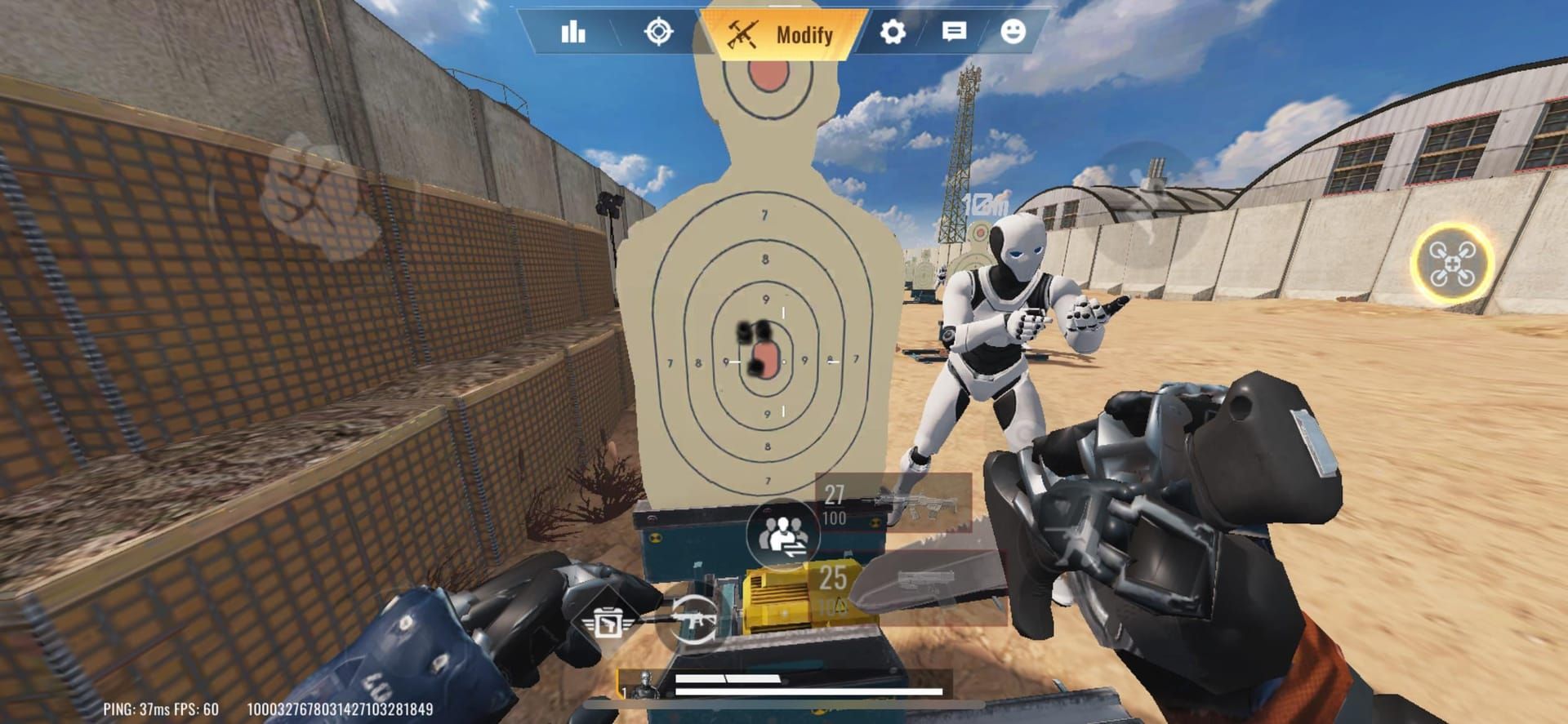1568x724 pixels.
Task: Open the shooting stats bar-chart panel
Action: 574,33
